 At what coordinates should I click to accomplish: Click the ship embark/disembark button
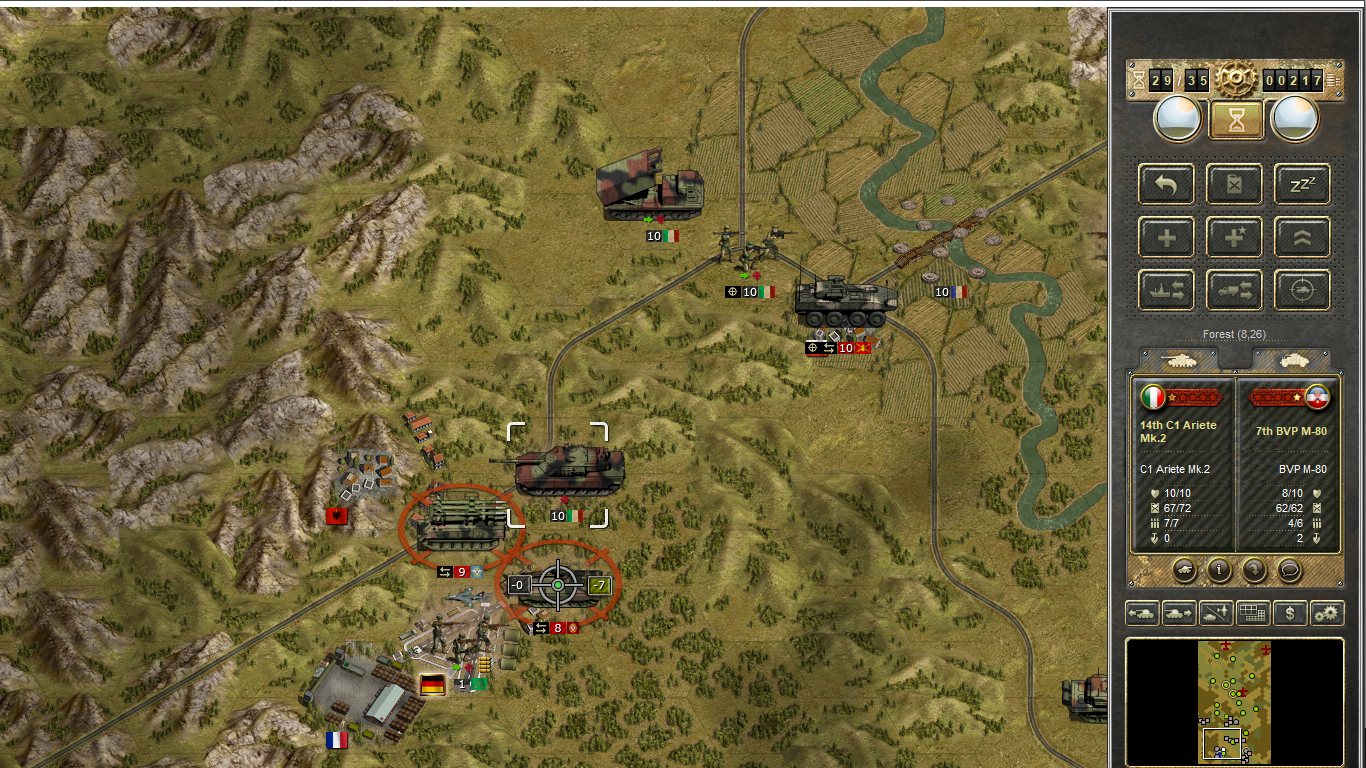point(1166,290)
